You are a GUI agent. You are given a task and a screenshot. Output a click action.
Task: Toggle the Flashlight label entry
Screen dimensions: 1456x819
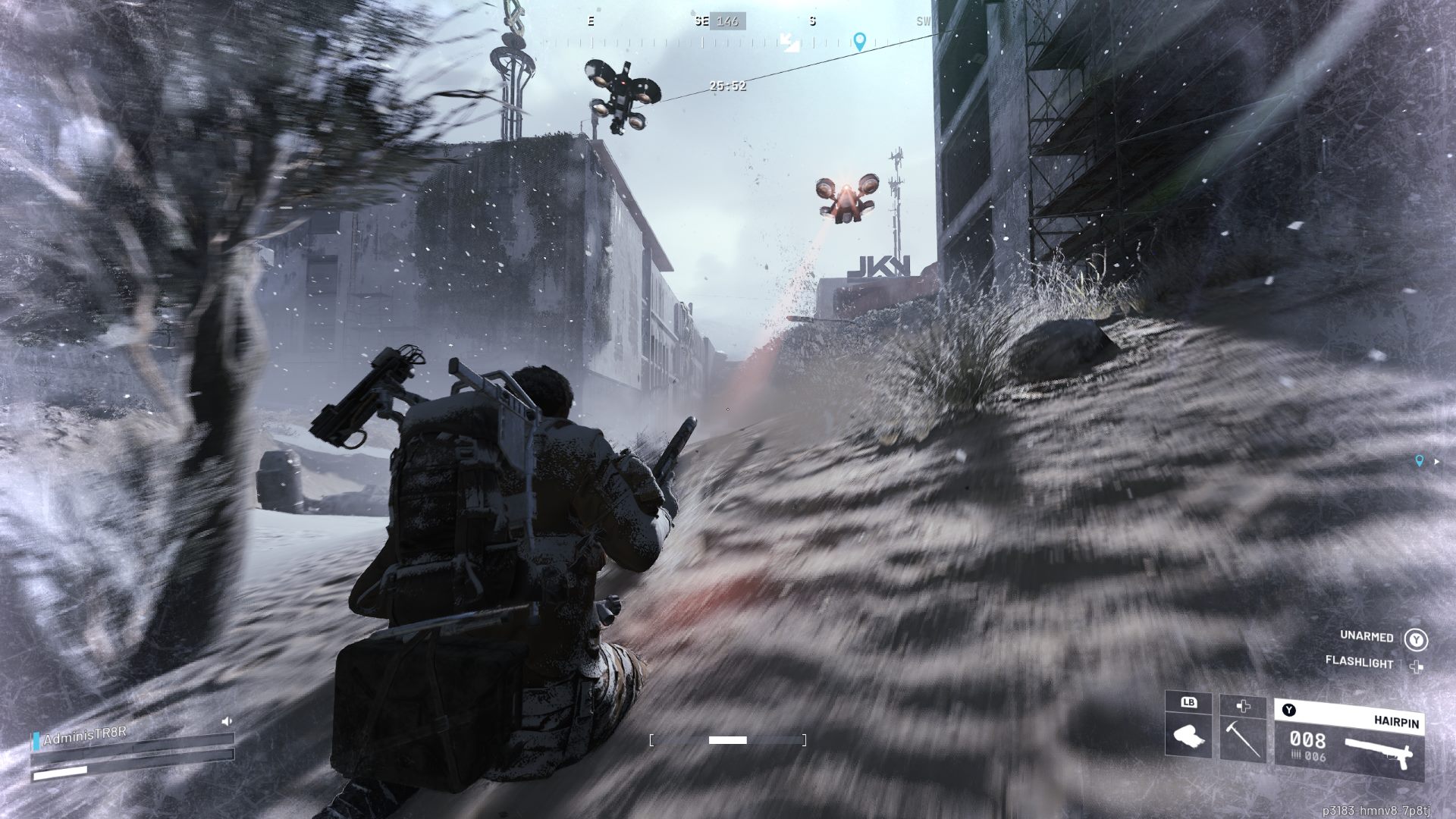tap(1361, 663)
